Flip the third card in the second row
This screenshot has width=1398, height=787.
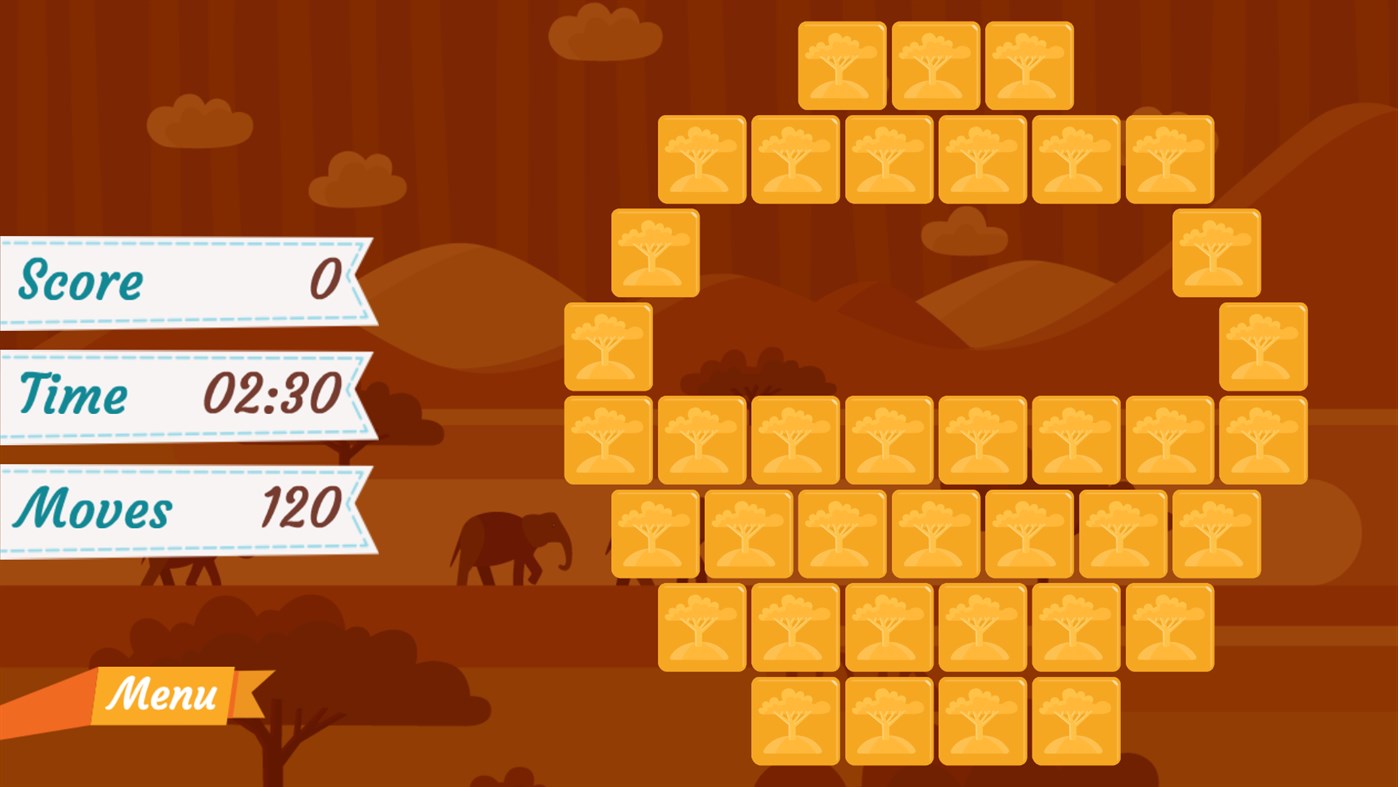coord(889,158)
